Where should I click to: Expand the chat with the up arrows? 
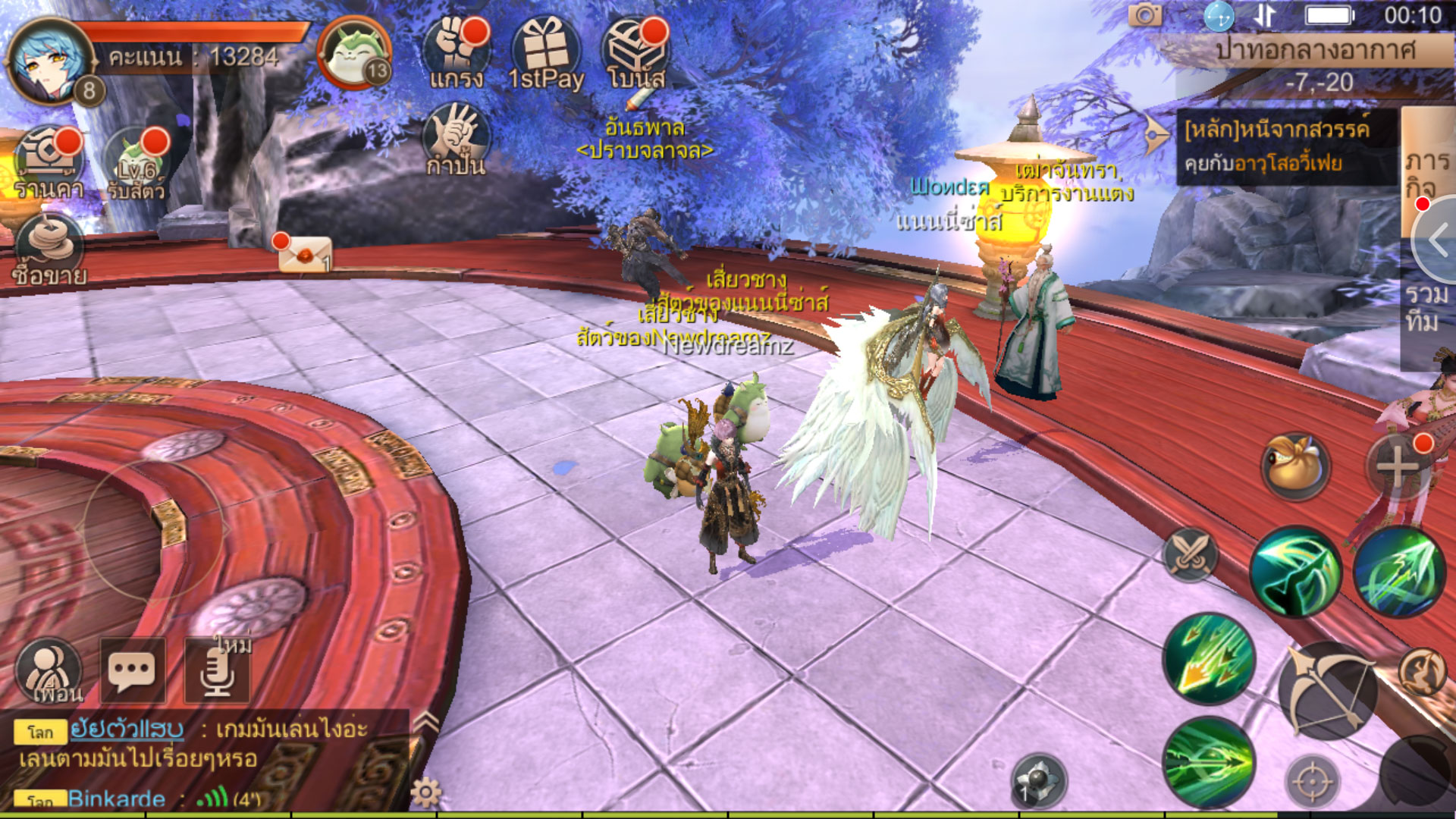(426, 724)
